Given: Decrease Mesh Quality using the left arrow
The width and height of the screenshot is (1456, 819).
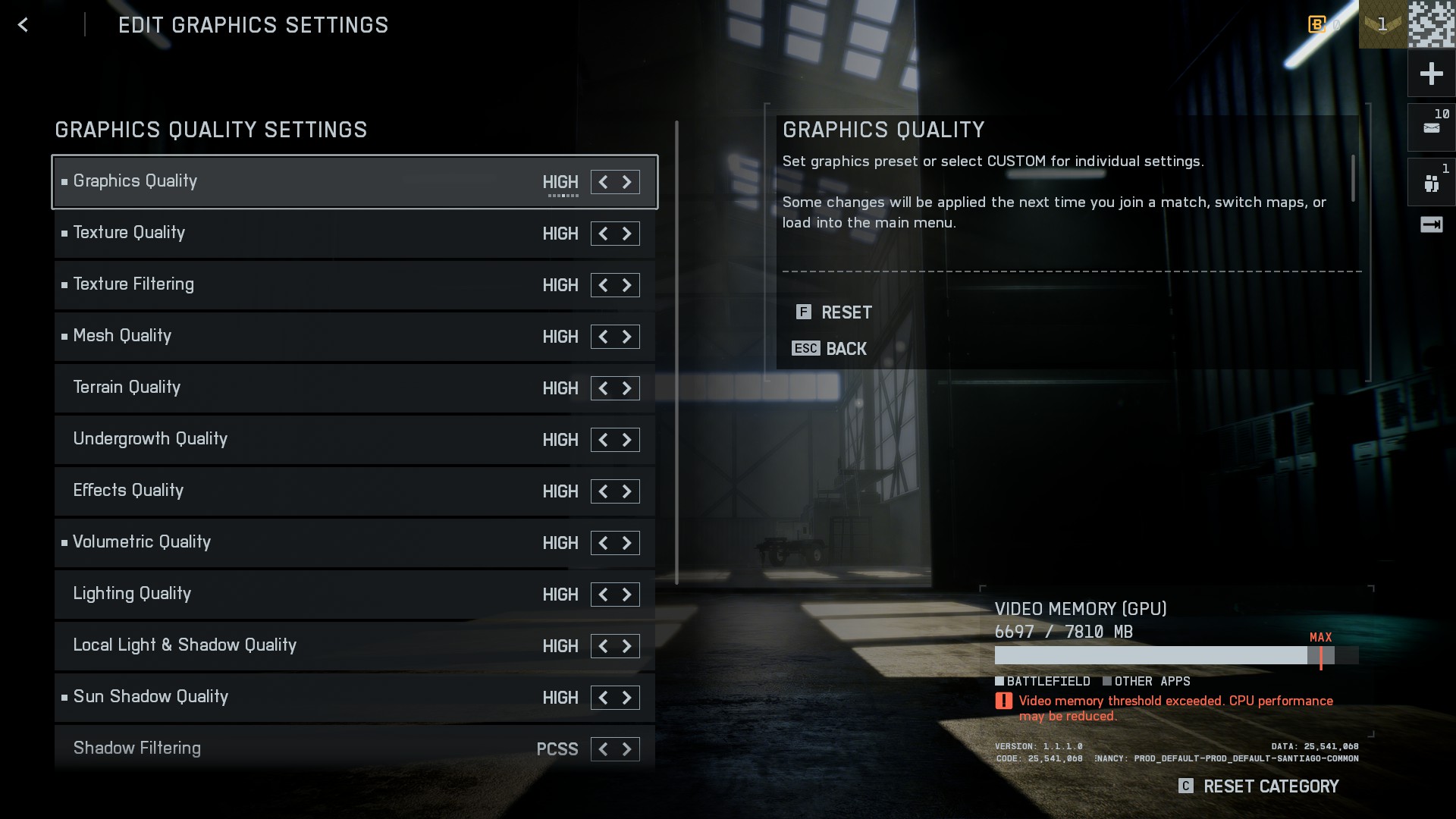Looking at the screenshot, I should [x=603, y=337].
